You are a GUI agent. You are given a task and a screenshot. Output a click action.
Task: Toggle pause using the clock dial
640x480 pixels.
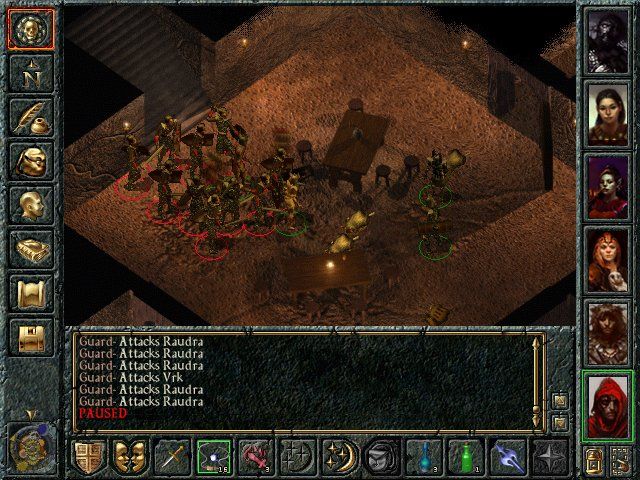click(30, 447)
